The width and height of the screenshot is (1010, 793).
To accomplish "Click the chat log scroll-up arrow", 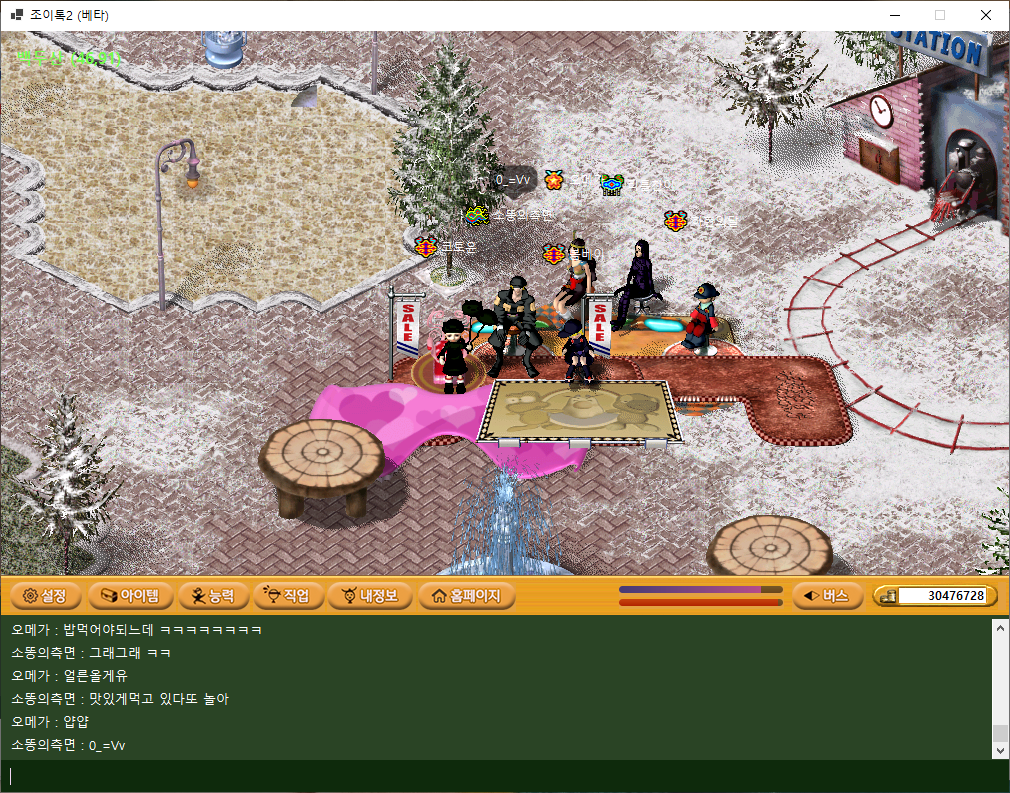I will tap(999, 627).
